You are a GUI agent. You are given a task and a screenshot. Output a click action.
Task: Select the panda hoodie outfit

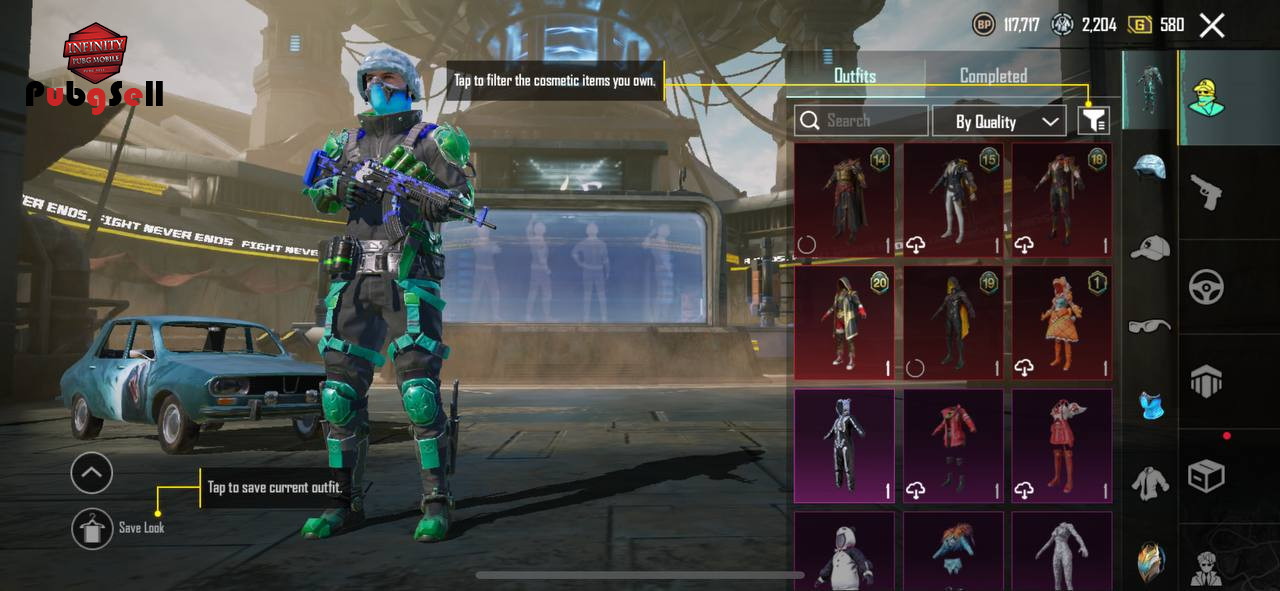844,550
